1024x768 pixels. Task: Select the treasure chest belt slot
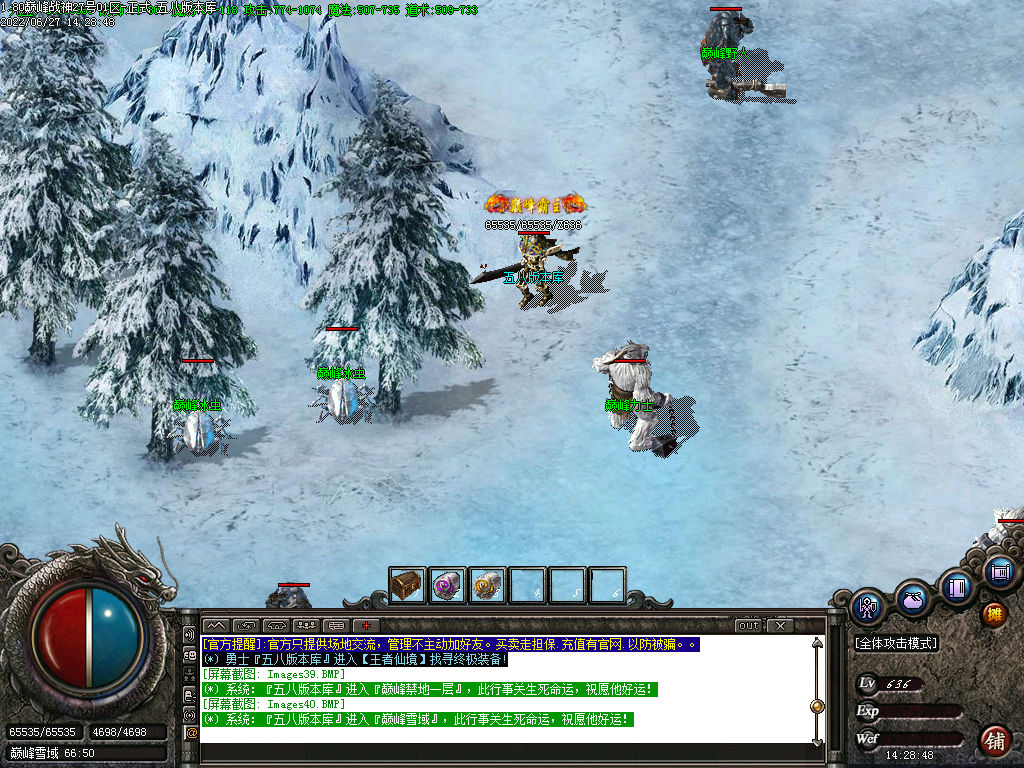click(x=407, y=585)
